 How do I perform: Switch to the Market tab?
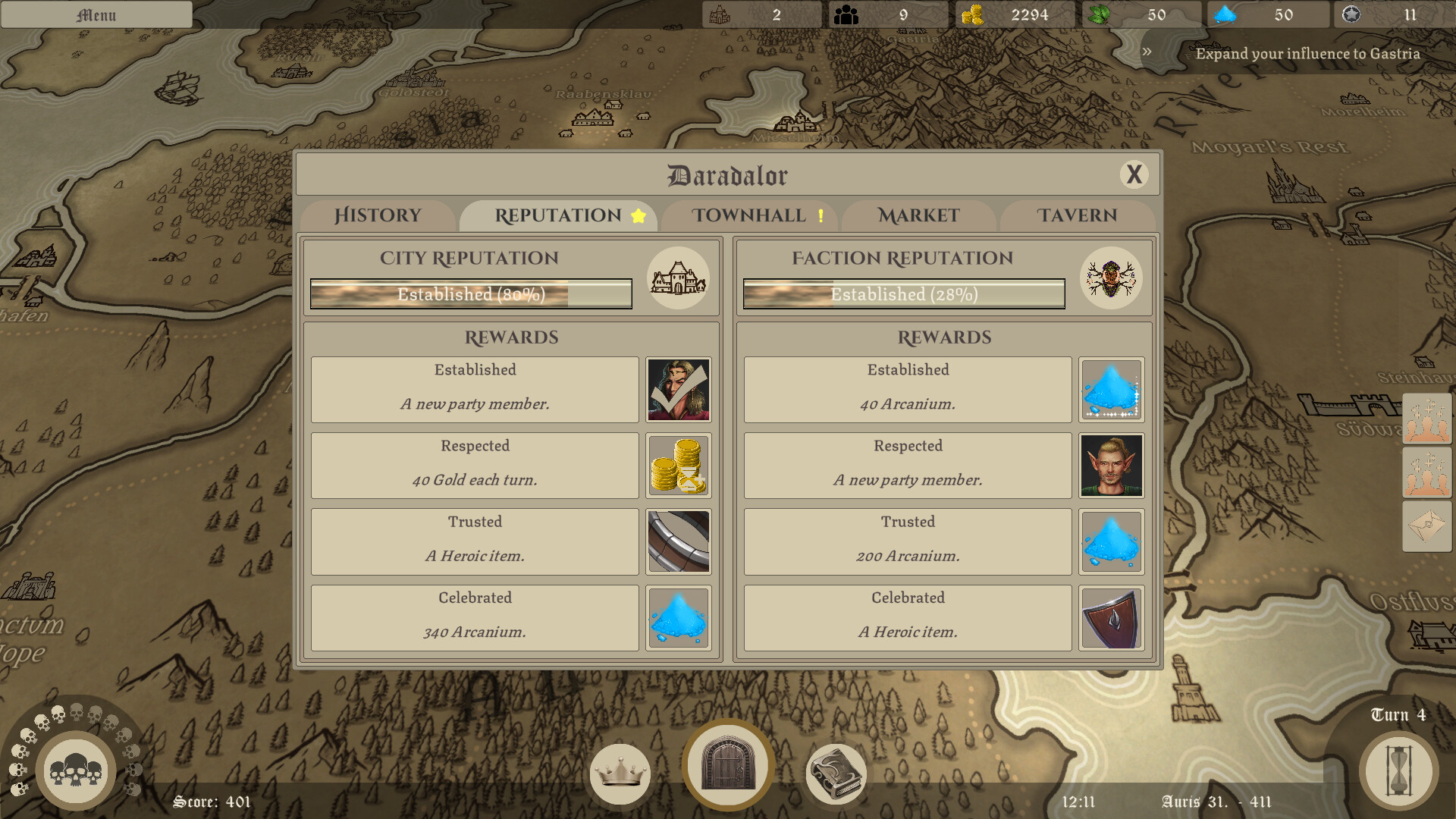(918, 215)
